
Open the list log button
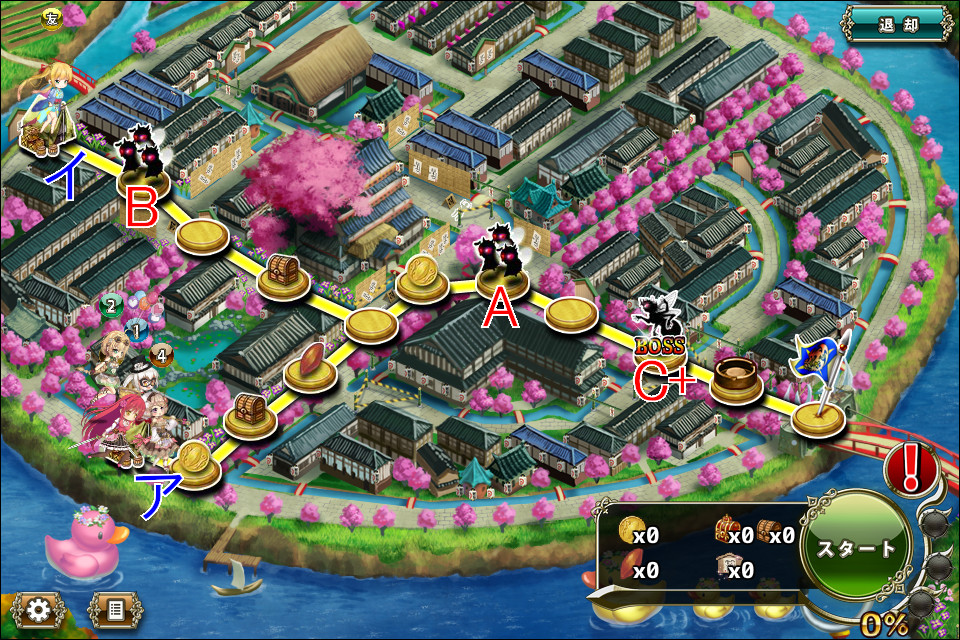(x=111, y=608)
